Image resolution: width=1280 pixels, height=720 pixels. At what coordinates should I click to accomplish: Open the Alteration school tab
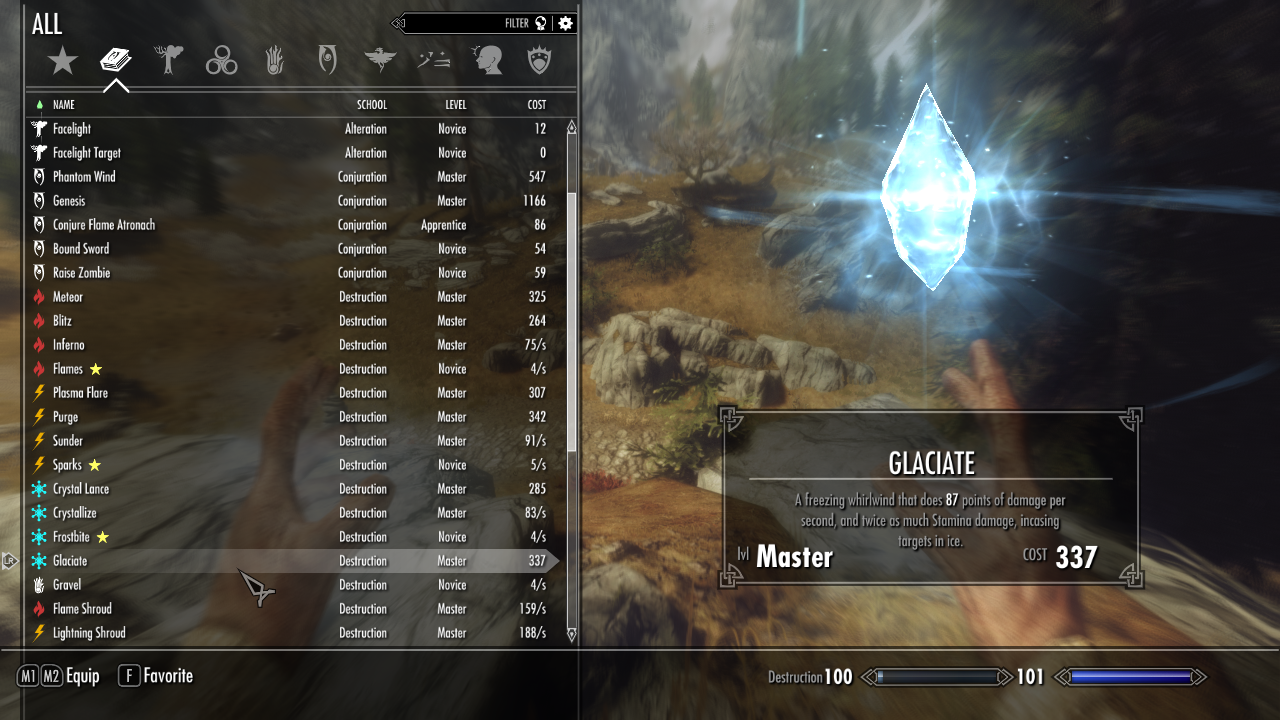point(169,61)
